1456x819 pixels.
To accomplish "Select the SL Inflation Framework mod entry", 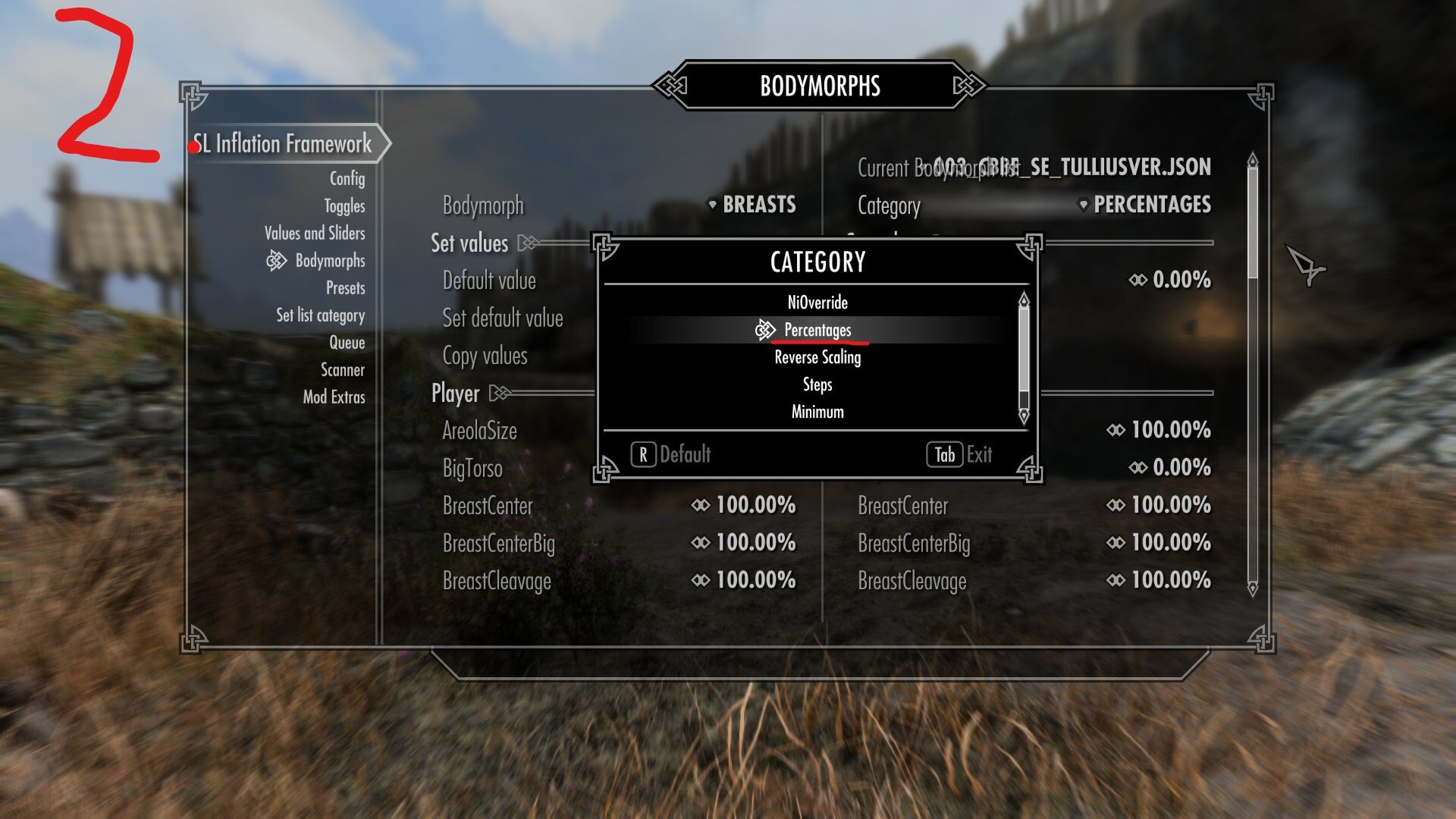I will 283,143.
